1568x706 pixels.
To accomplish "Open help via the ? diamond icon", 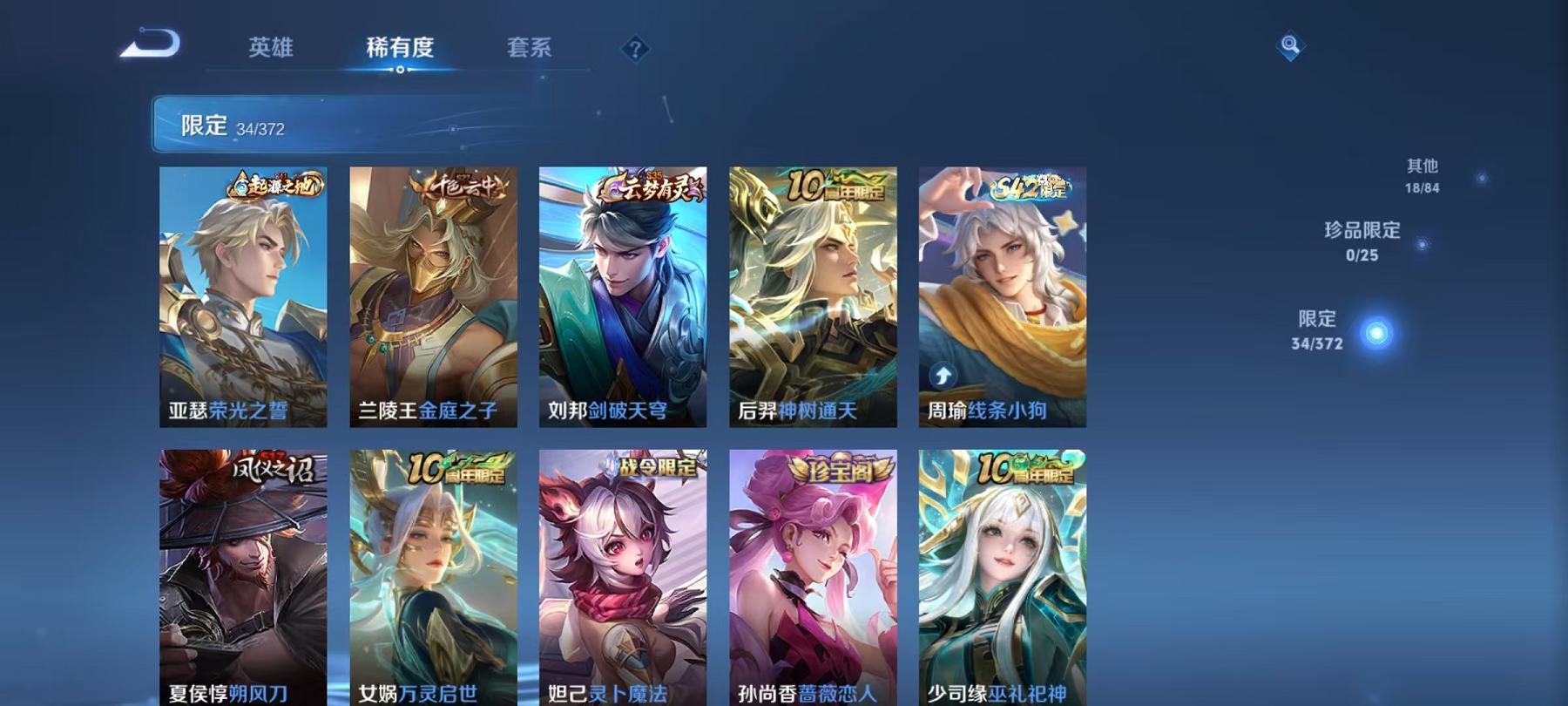I will point(635,50).
